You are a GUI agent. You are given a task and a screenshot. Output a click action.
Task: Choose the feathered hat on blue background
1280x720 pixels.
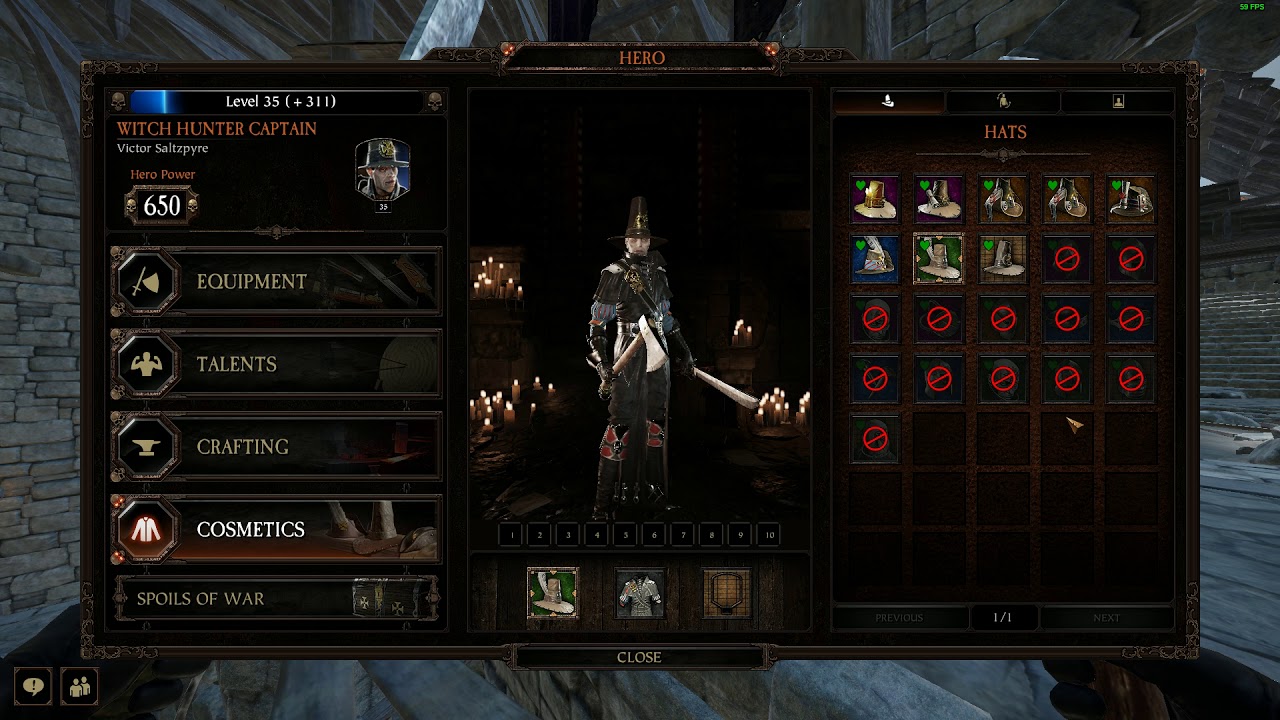(875, 259)
